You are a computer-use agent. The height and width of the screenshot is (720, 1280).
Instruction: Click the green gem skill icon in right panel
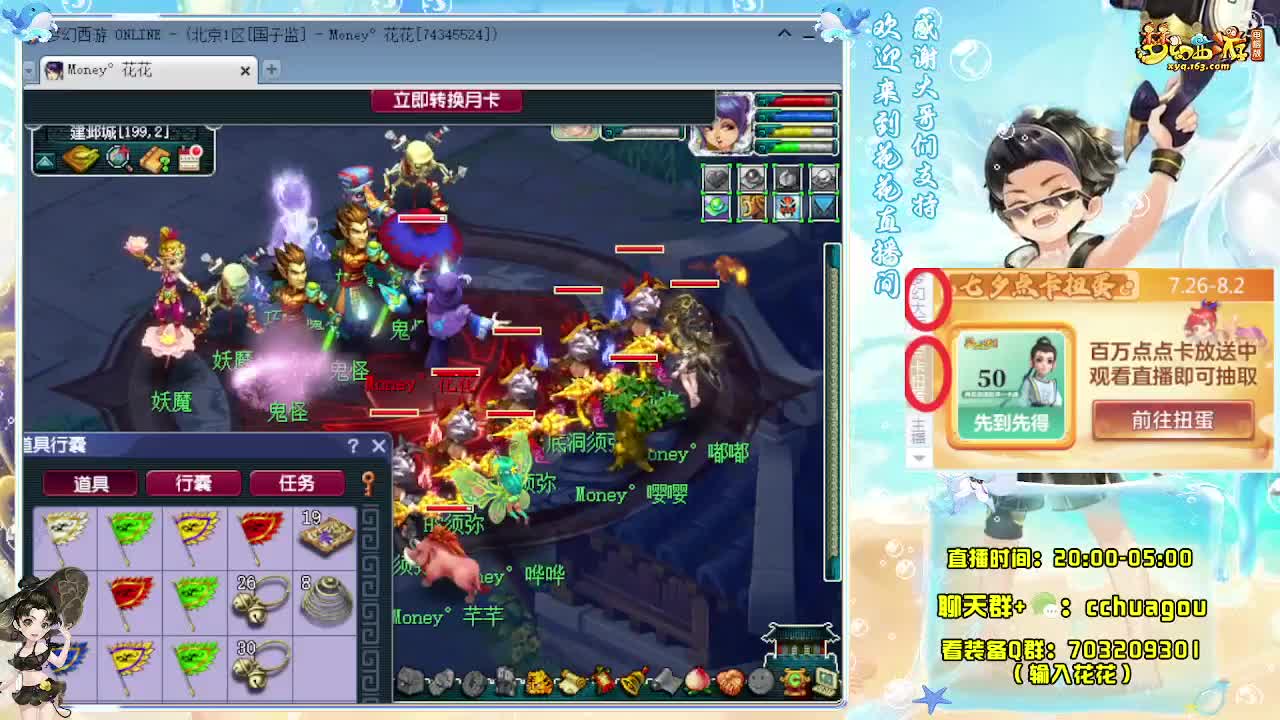click(716, 207)
